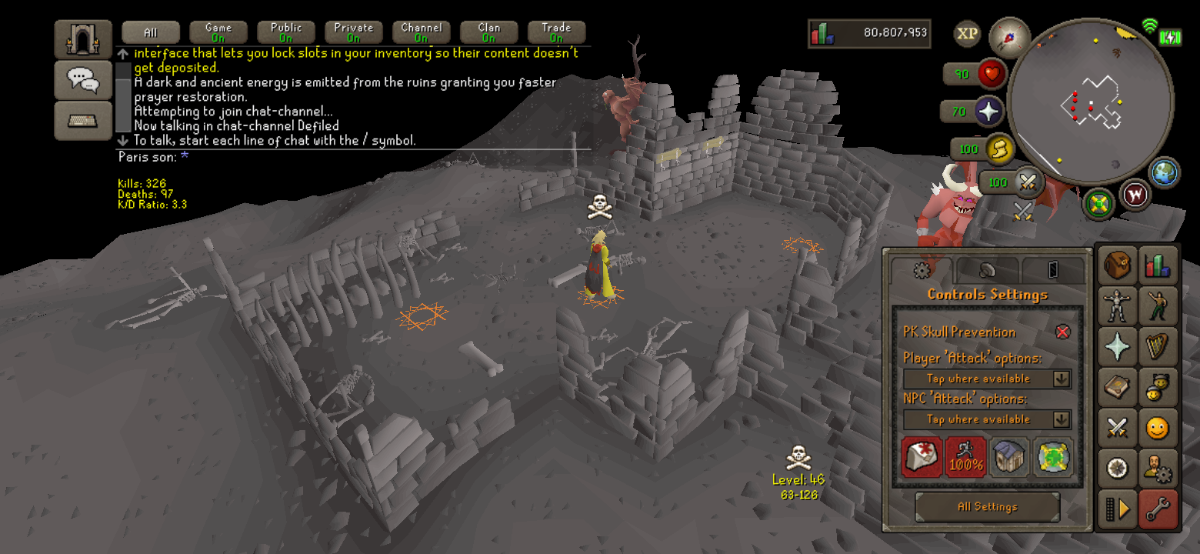Show only Public chat messages
This screenshot has height=554, width=1200.
tap(286, 32)
